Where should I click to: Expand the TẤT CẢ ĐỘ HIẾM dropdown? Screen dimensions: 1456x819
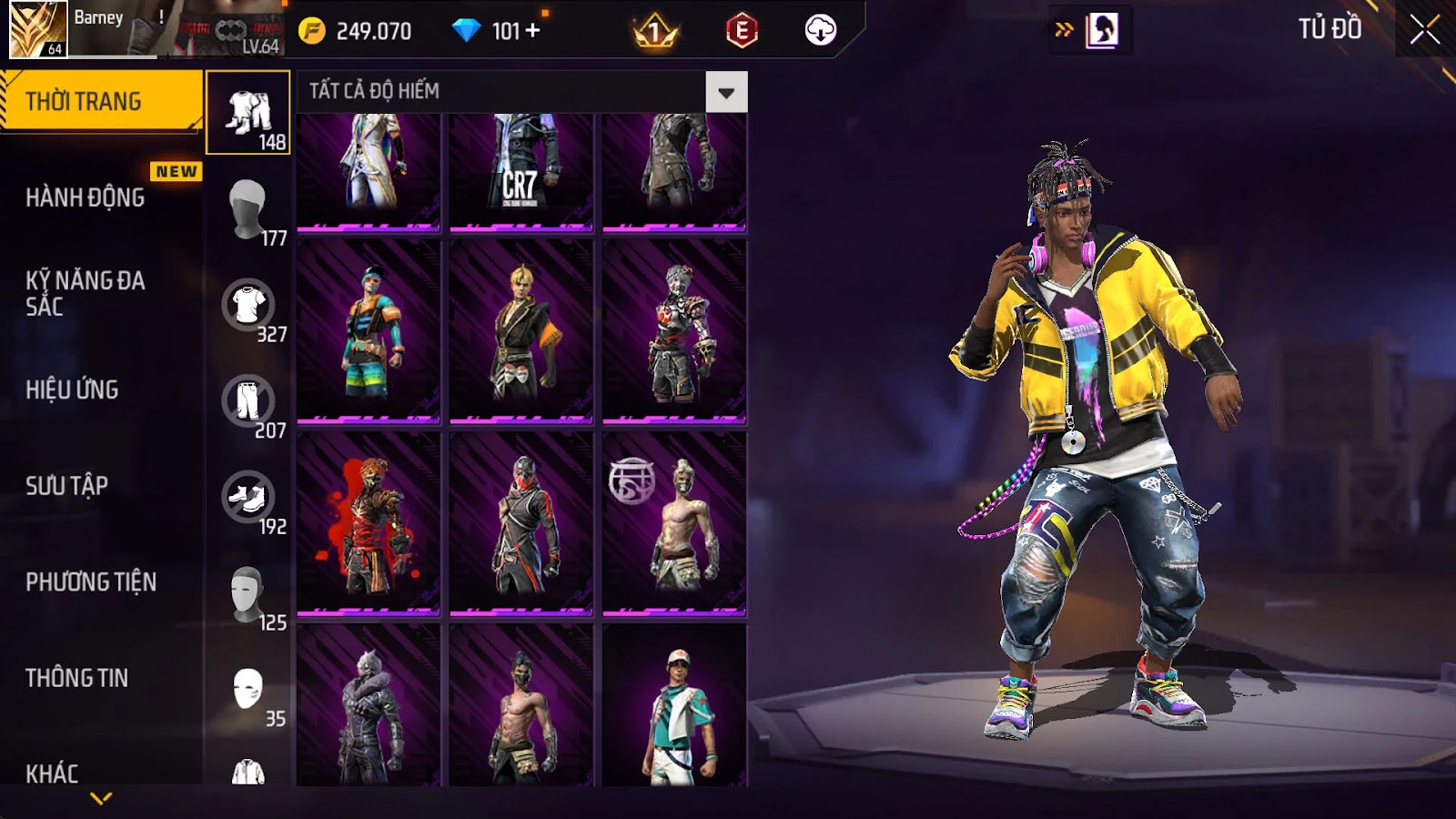[x=726, y=92]
